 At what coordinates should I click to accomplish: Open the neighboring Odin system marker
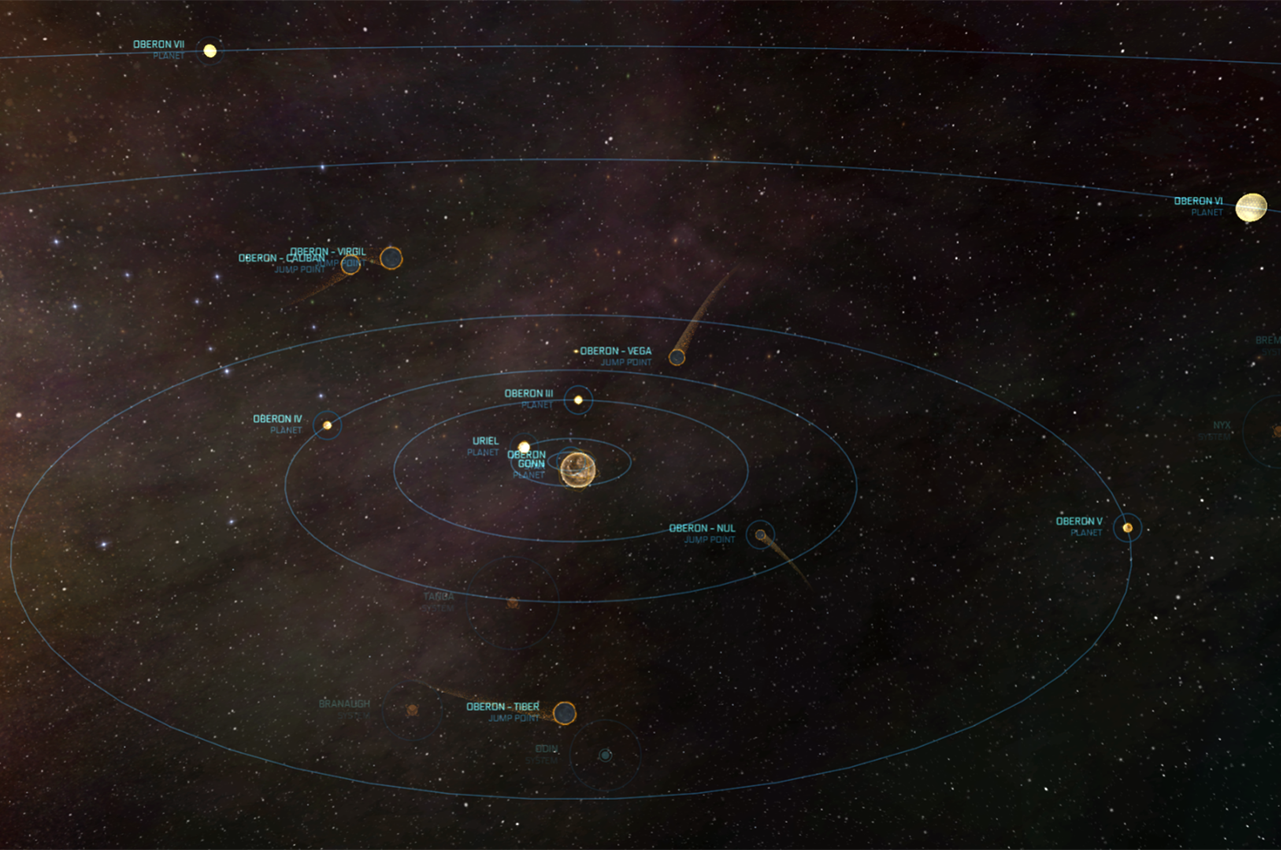point(605,756)
